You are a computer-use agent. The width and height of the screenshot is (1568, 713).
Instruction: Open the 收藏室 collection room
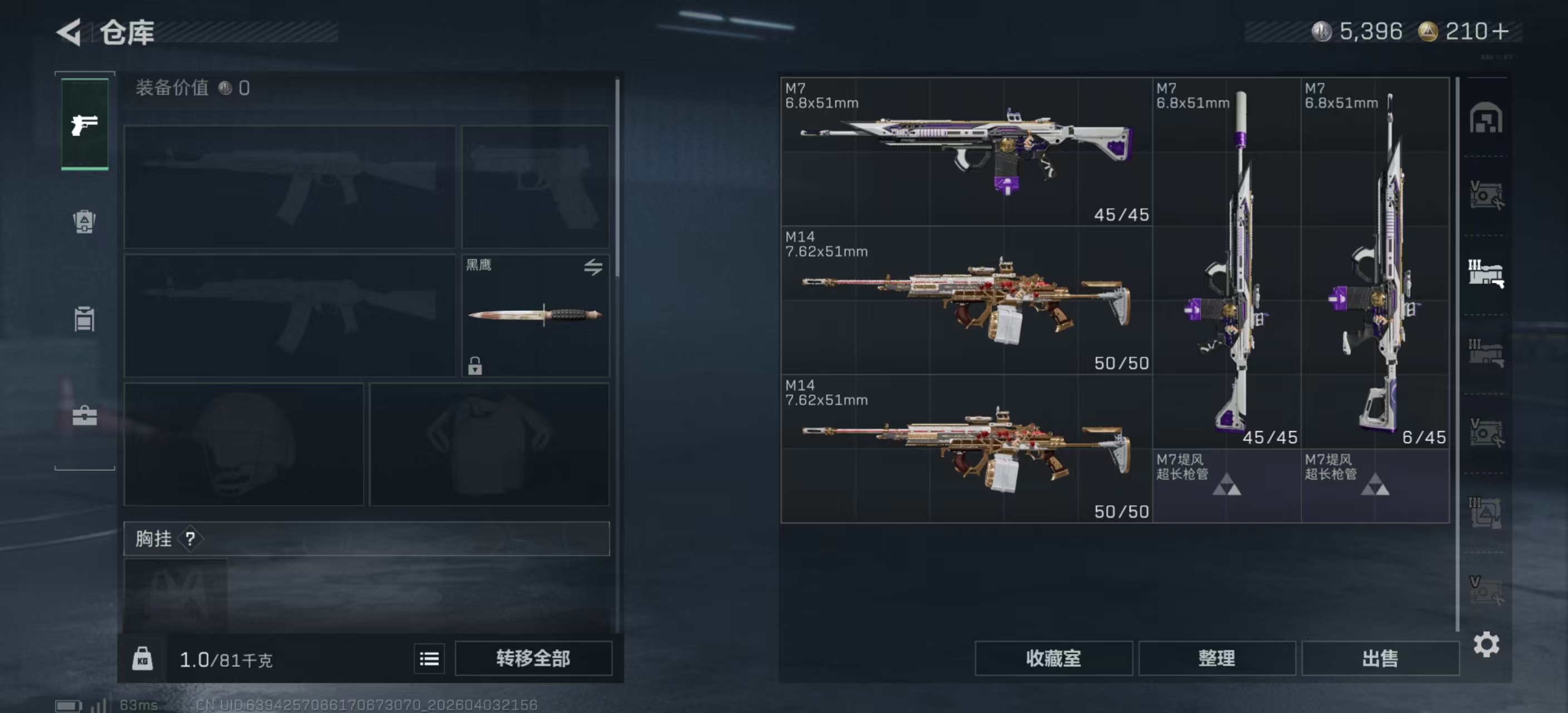click(x=1053, y=658)
